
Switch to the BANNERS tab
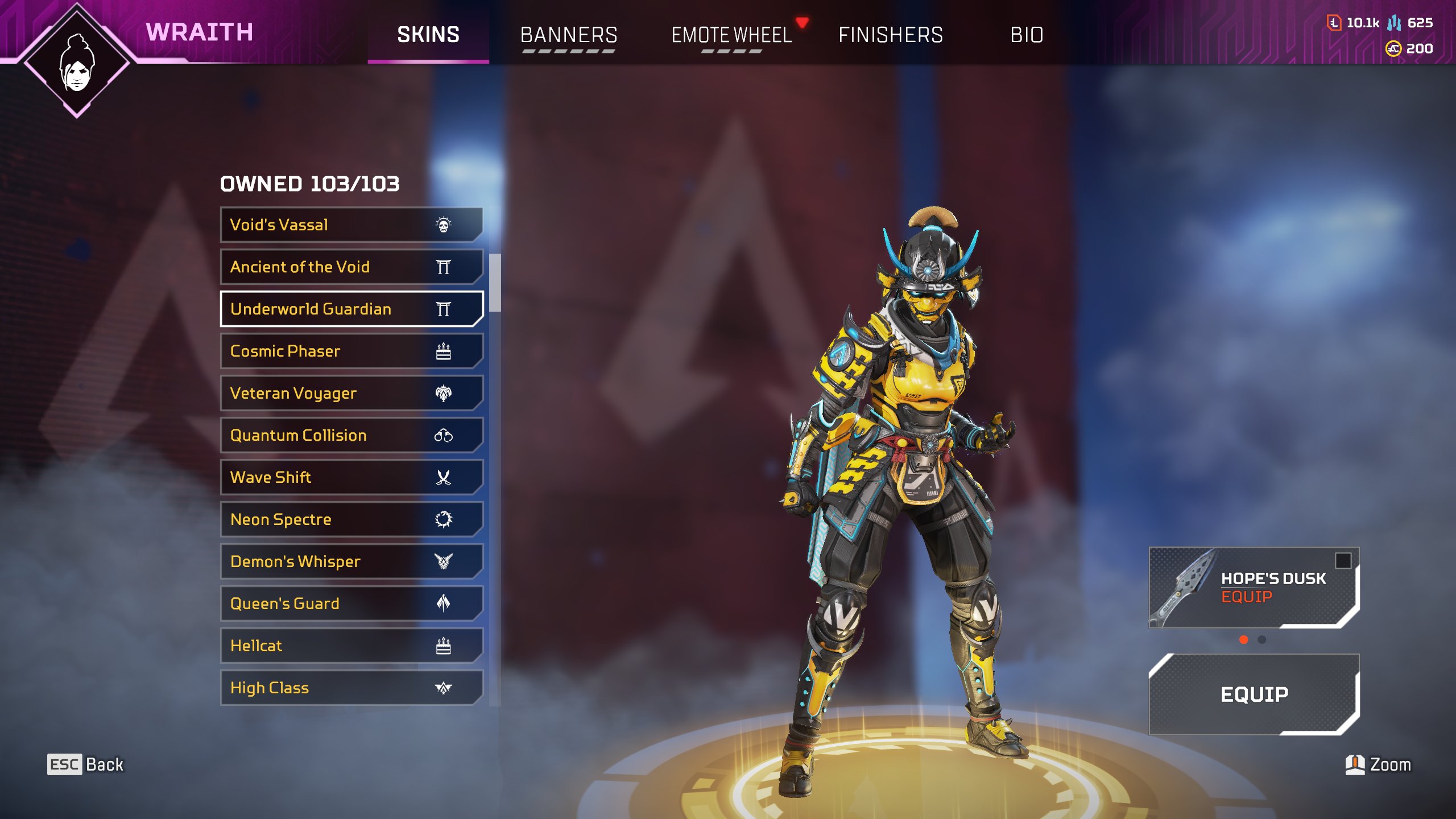(569, 35)
